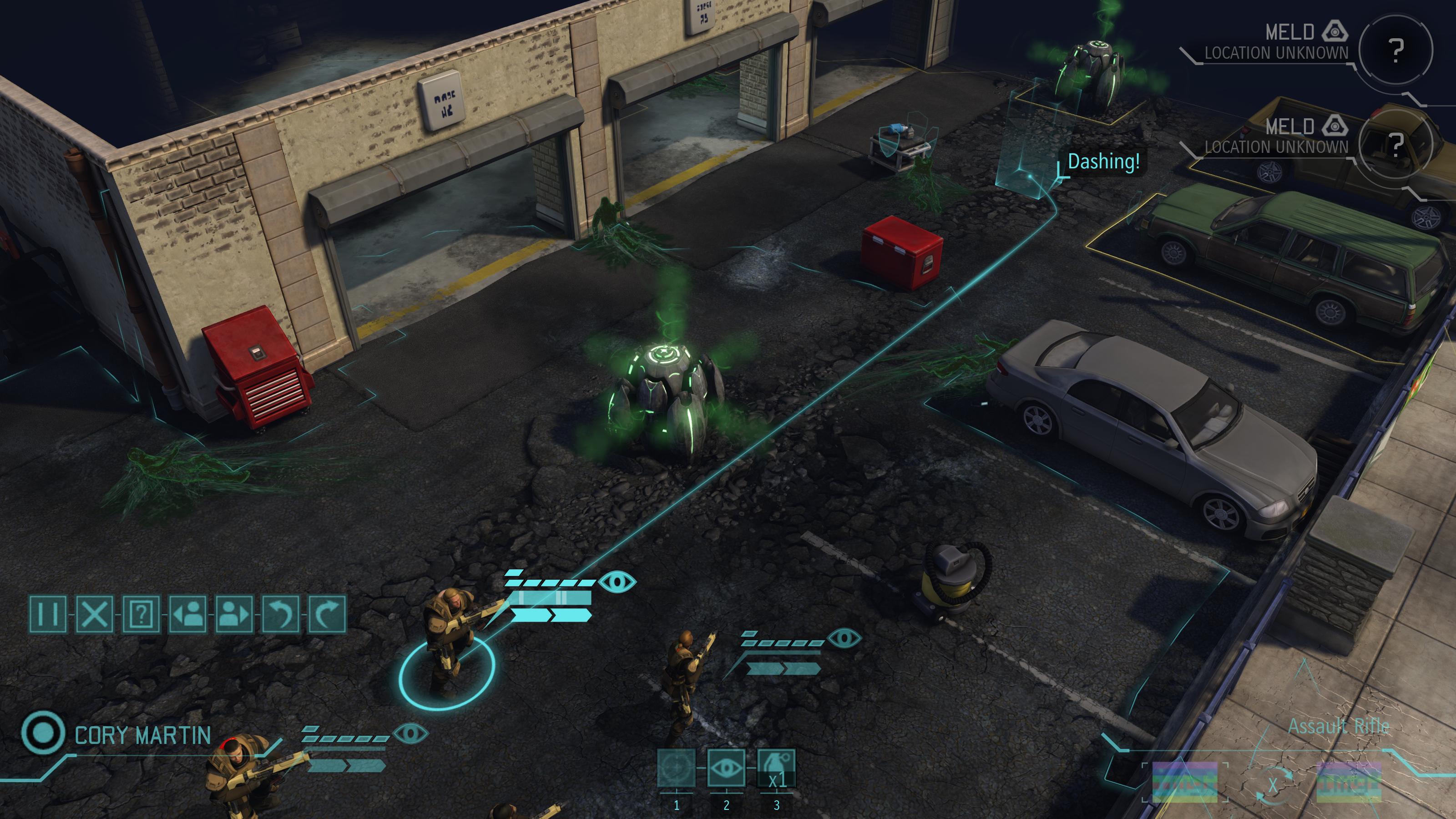Open the question mark info panel
This screenshot has width=1456, height=819.
[x=142, y=614]
